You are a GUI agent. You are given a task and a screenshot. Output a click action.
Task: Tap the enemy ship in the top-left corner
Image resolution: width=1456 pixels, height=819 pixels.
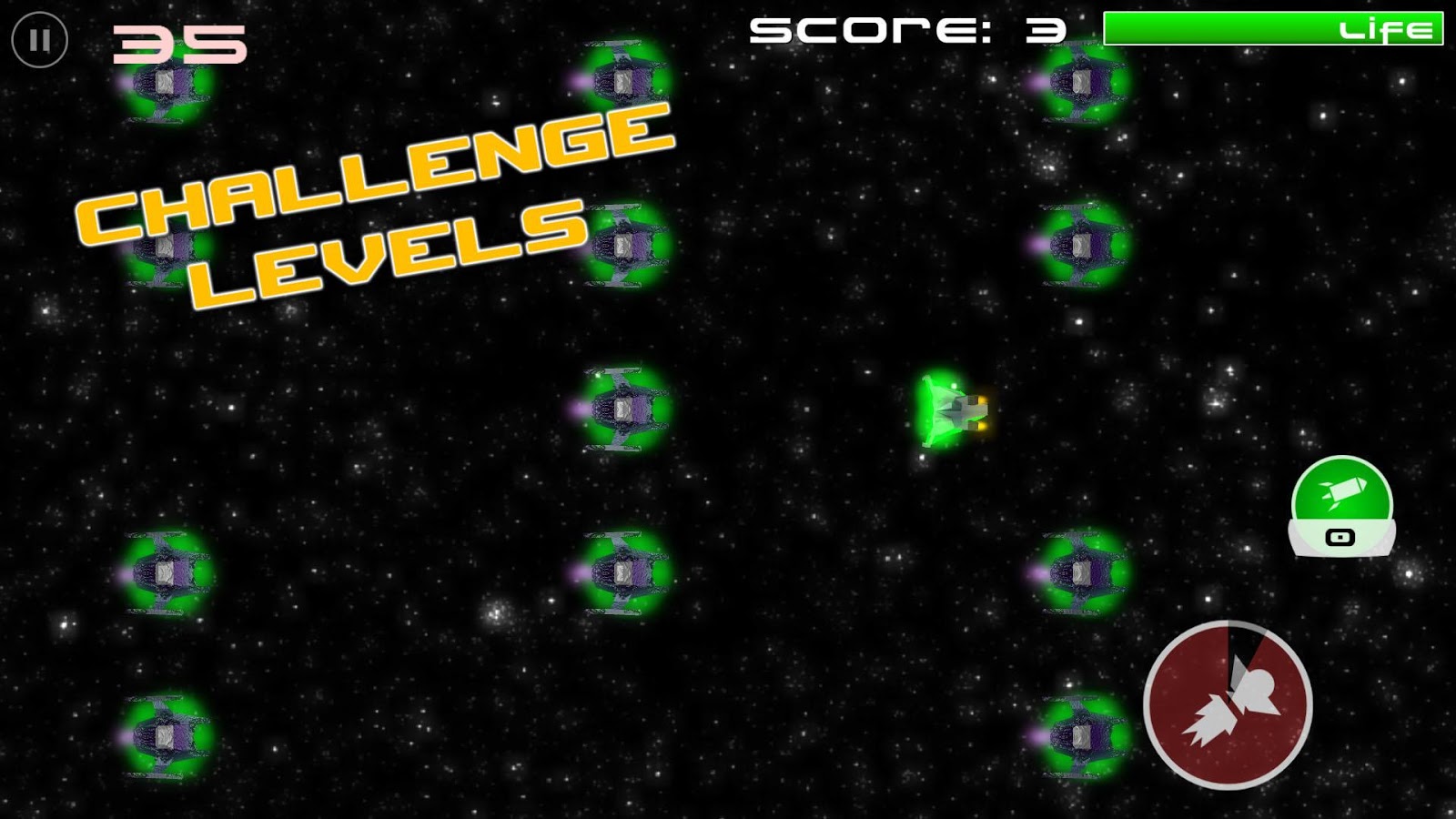coord(164,86)
